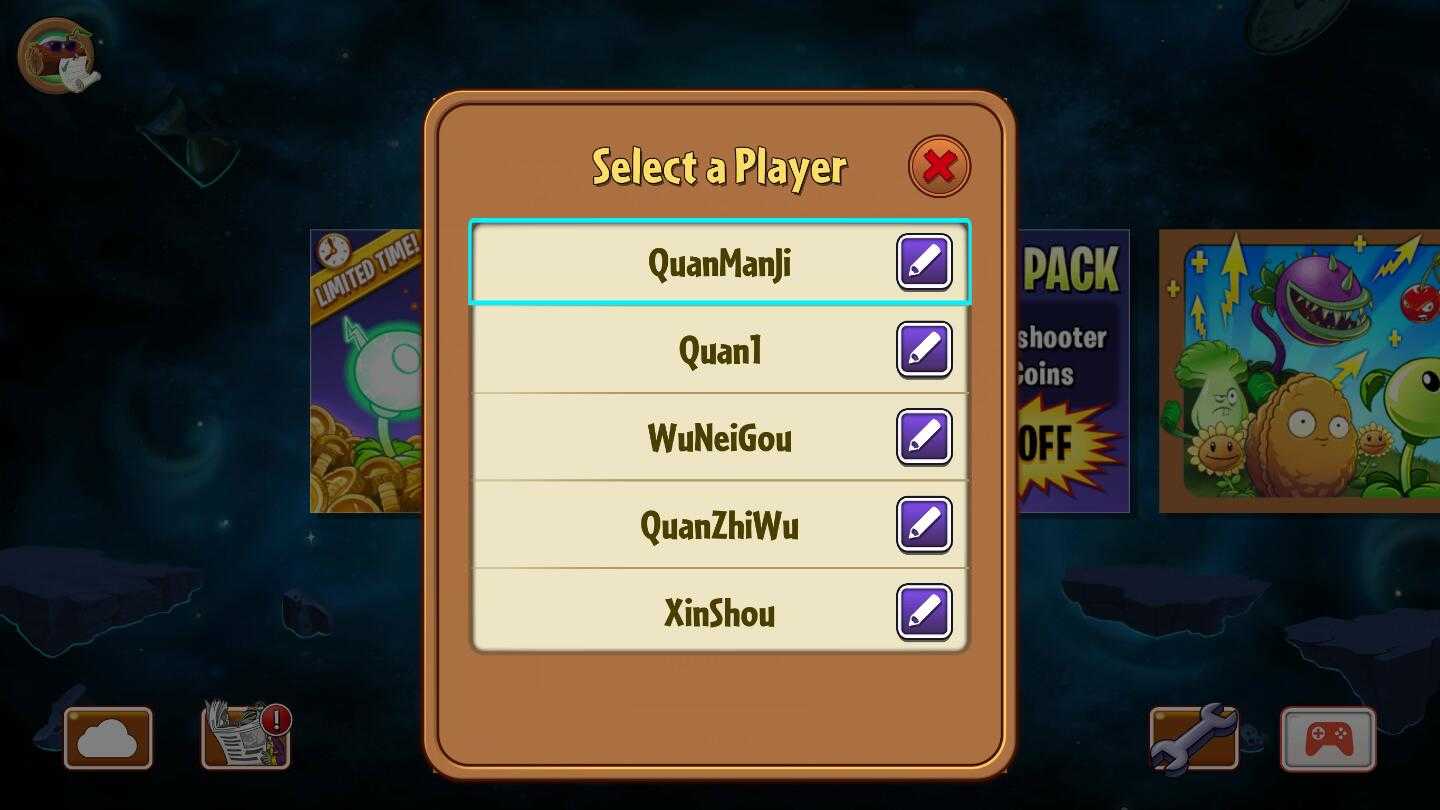Image resolution: width=1440 pixels, height=810 pixels.
Task: Open cloud save options
Action: point(107,738)
